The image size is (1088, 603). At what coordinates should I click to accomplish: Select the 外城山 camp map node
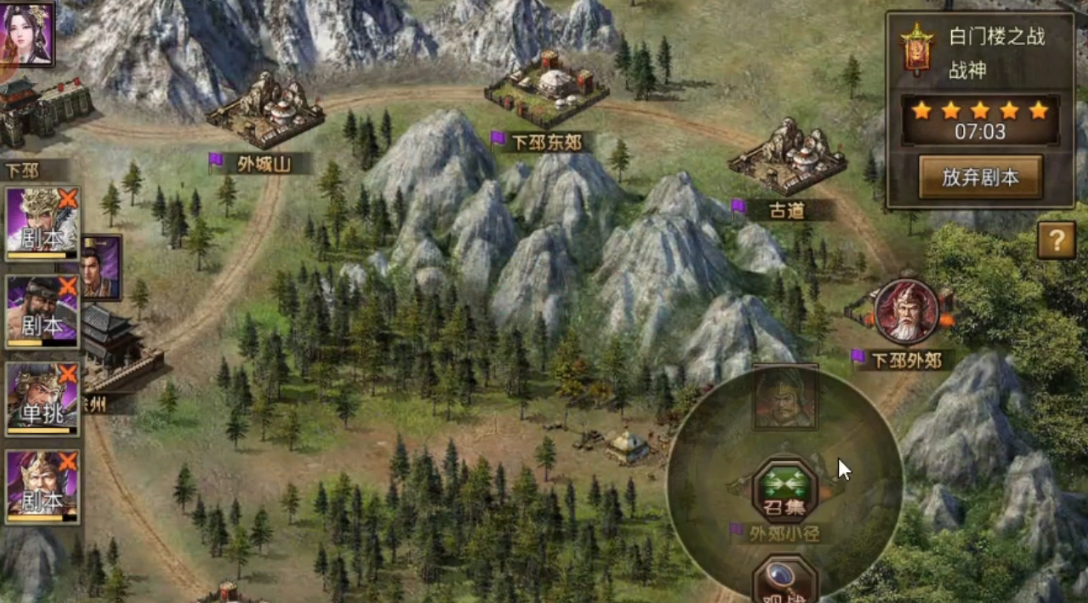click(x=266, y=110)
